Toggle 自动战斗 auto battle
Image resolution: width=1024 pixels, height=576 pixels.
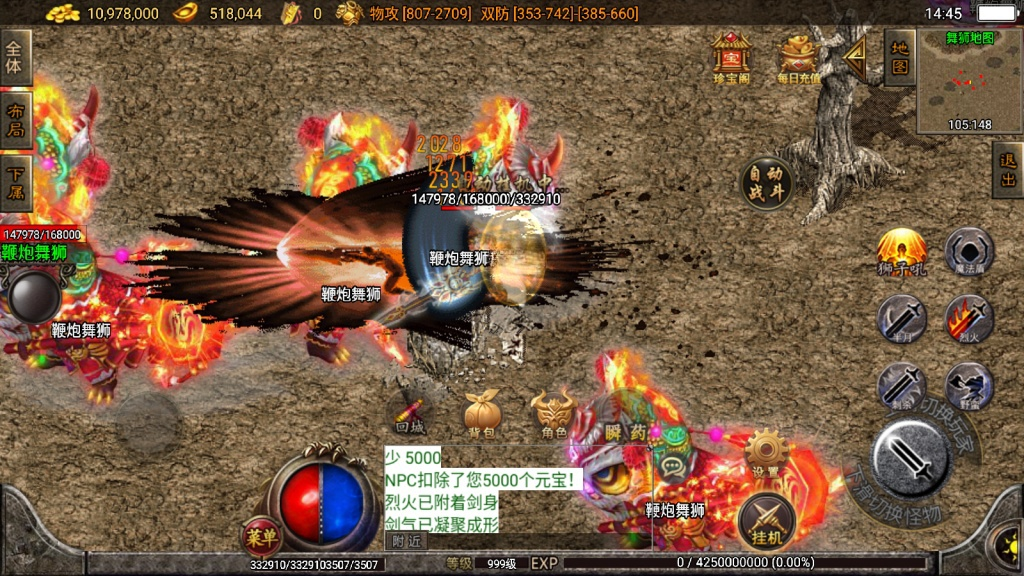coord(767,183)
